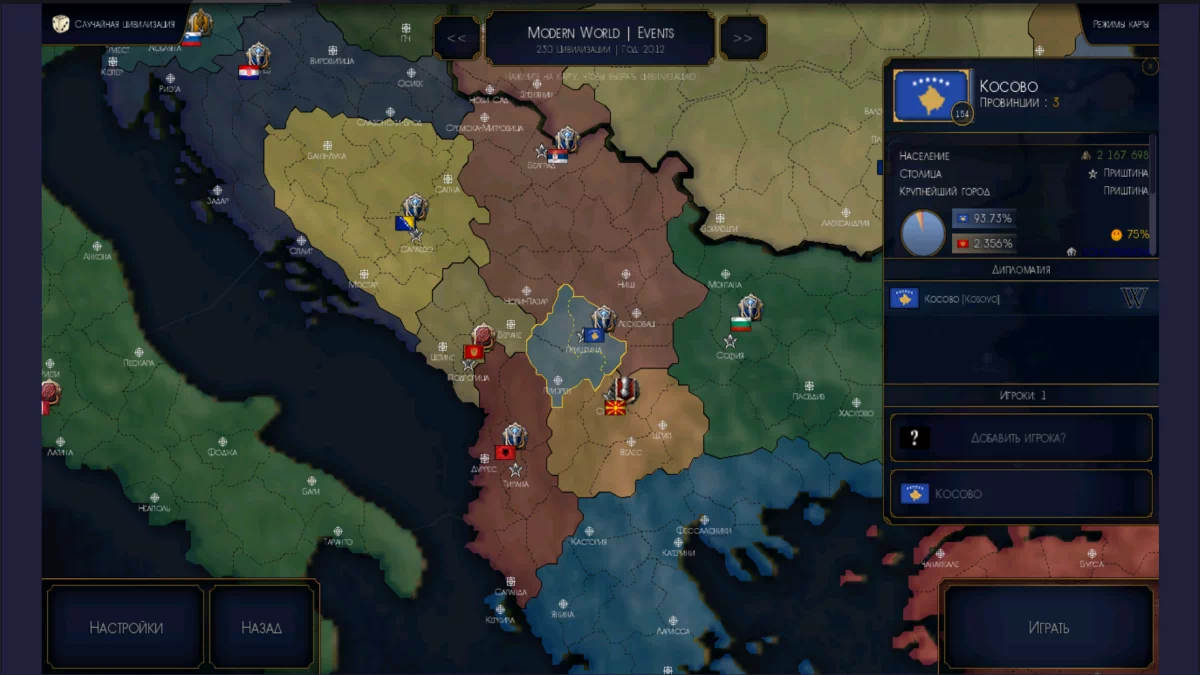This screenshot has height=675, width=1200.
Task: Close the Kosovo info panel
Action: (1150, 67)
